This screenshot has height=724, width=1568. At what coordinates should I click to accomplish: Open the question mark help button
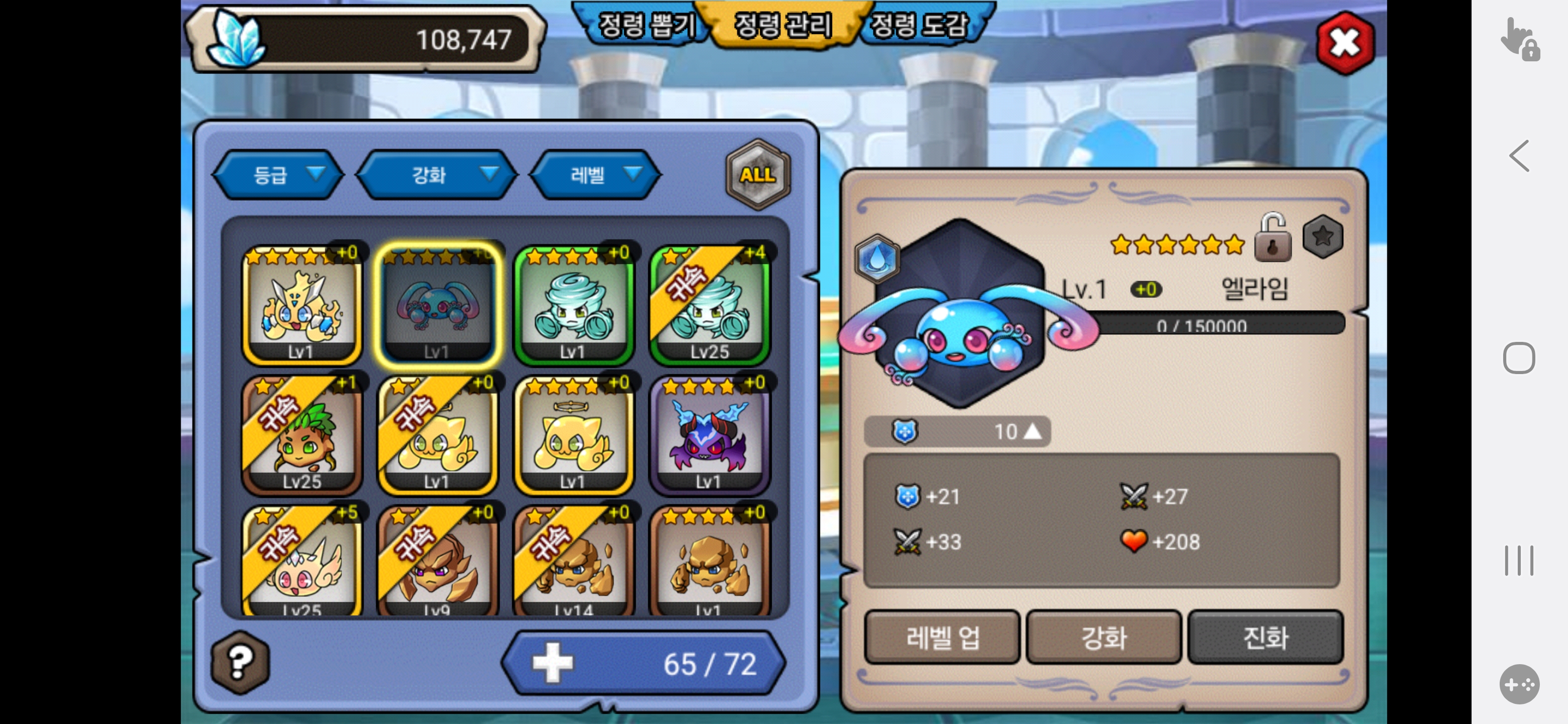coord(240,662)
